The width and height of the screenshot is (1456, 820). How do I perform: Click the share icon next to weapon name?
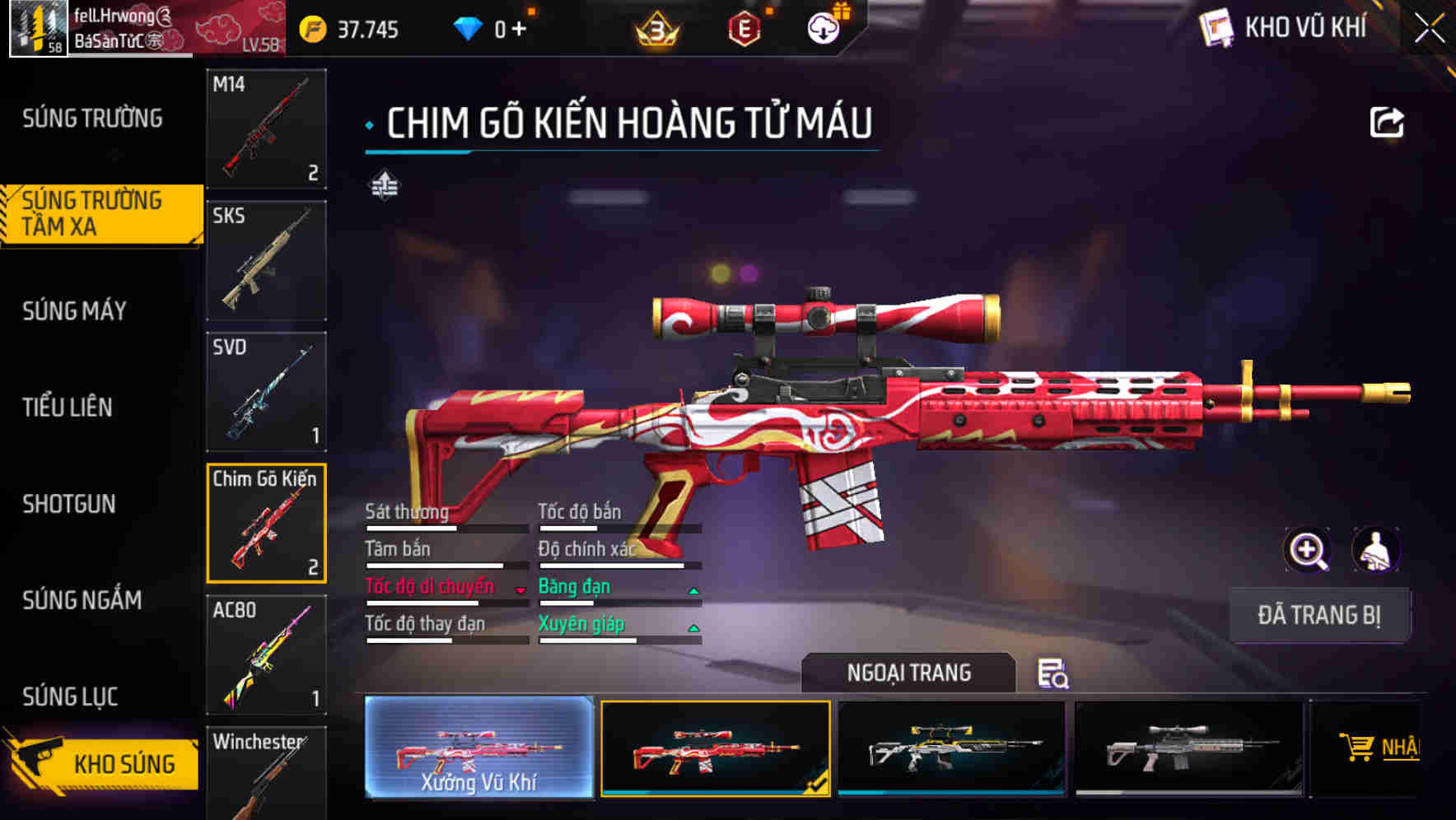click(1387, 121)
